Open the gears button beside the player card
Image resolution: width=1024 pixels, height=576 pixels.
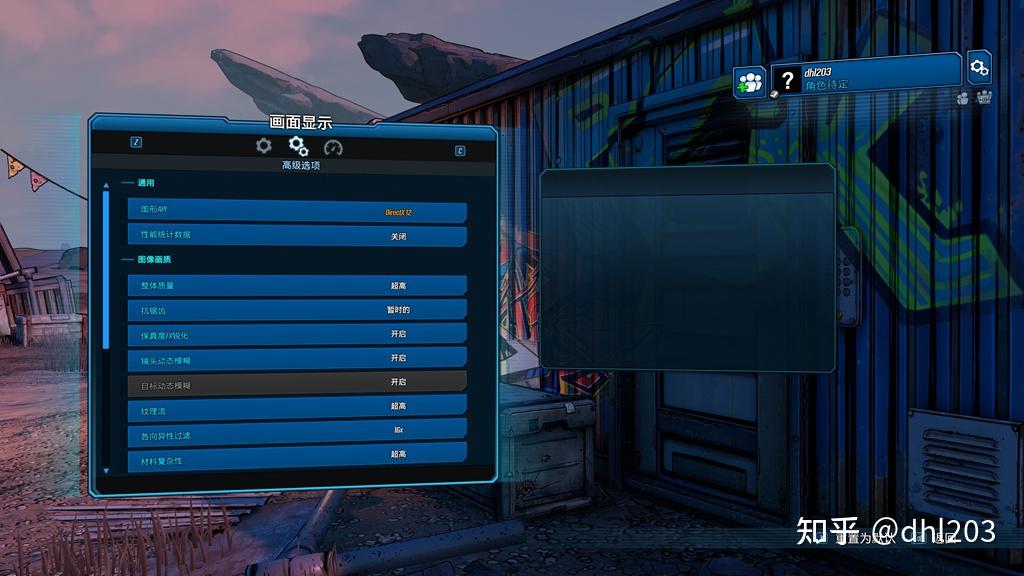979,68
